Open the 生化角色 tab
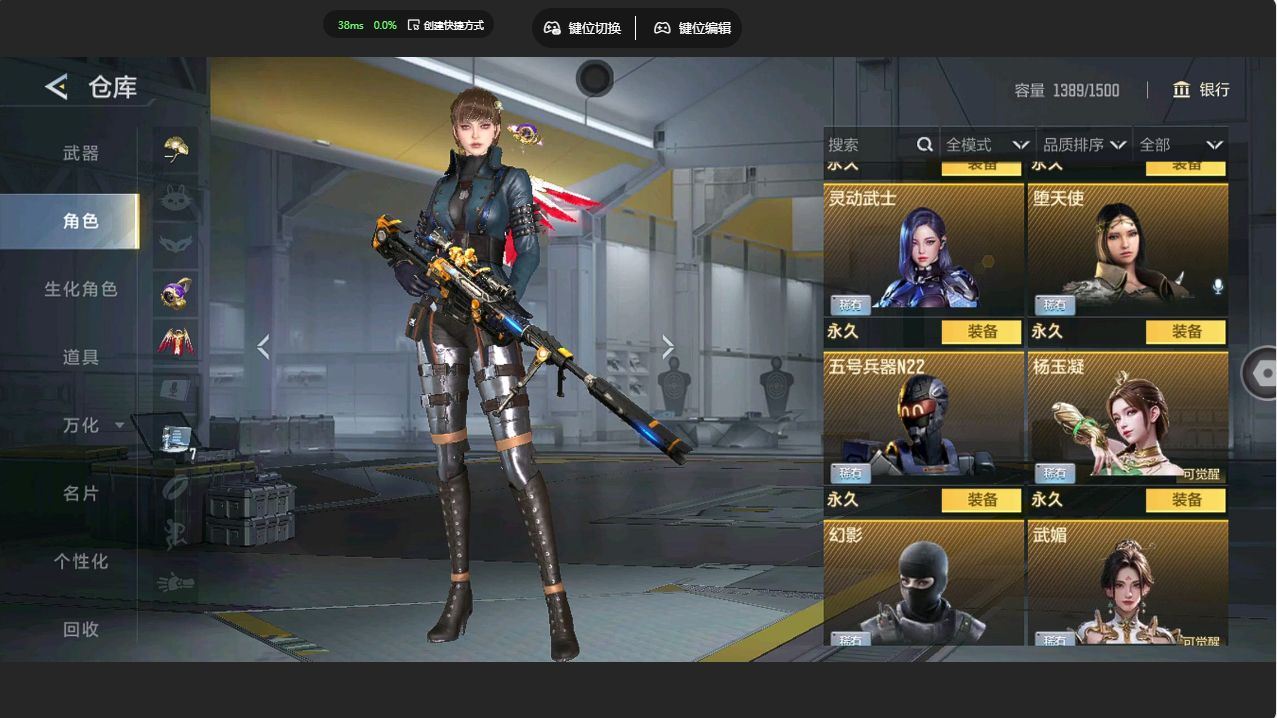The height and width of the screenshot is (718, 1277). coord(81,289)
